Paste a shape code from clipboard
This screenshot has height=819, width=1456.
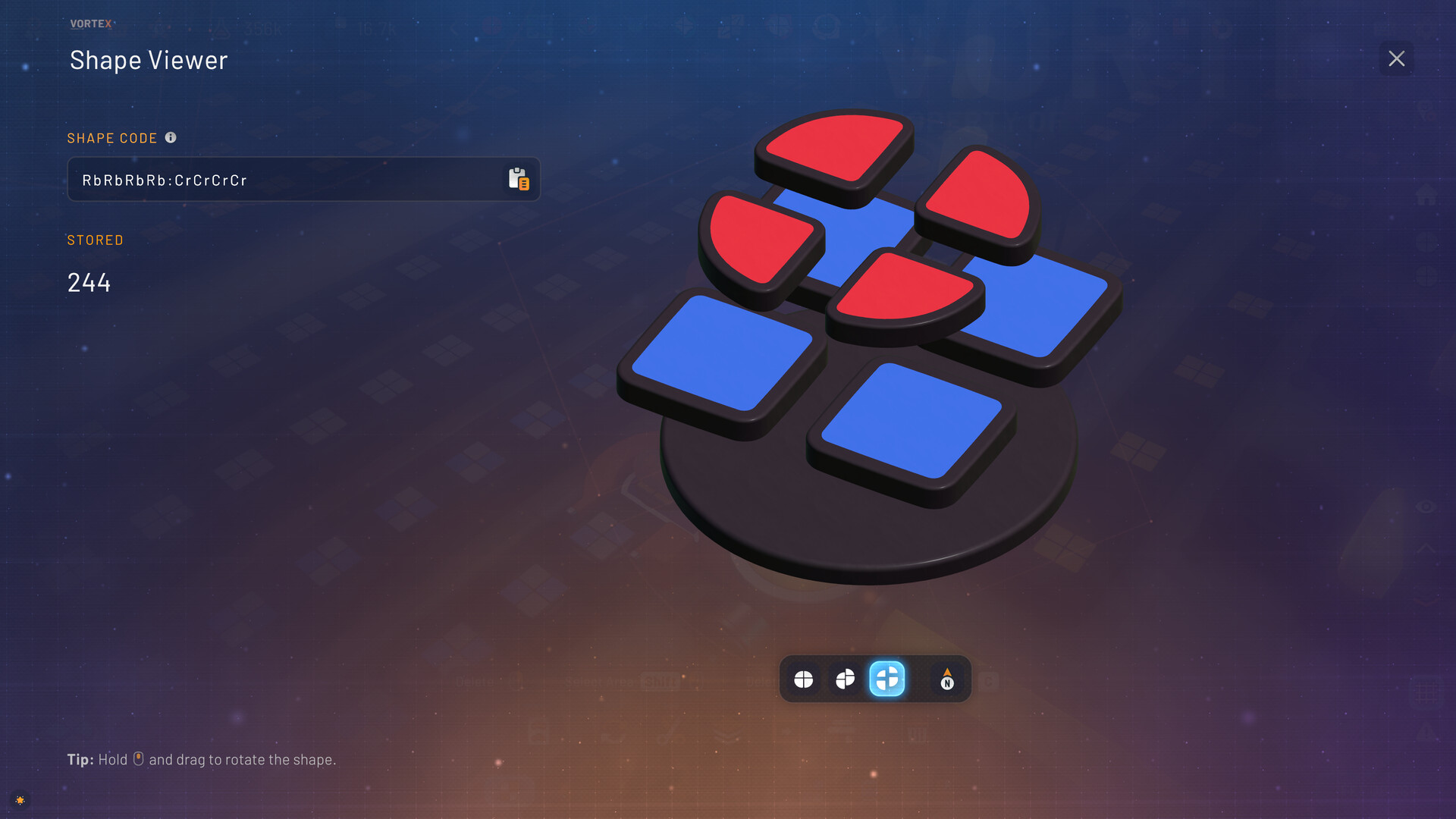point(519,179)
